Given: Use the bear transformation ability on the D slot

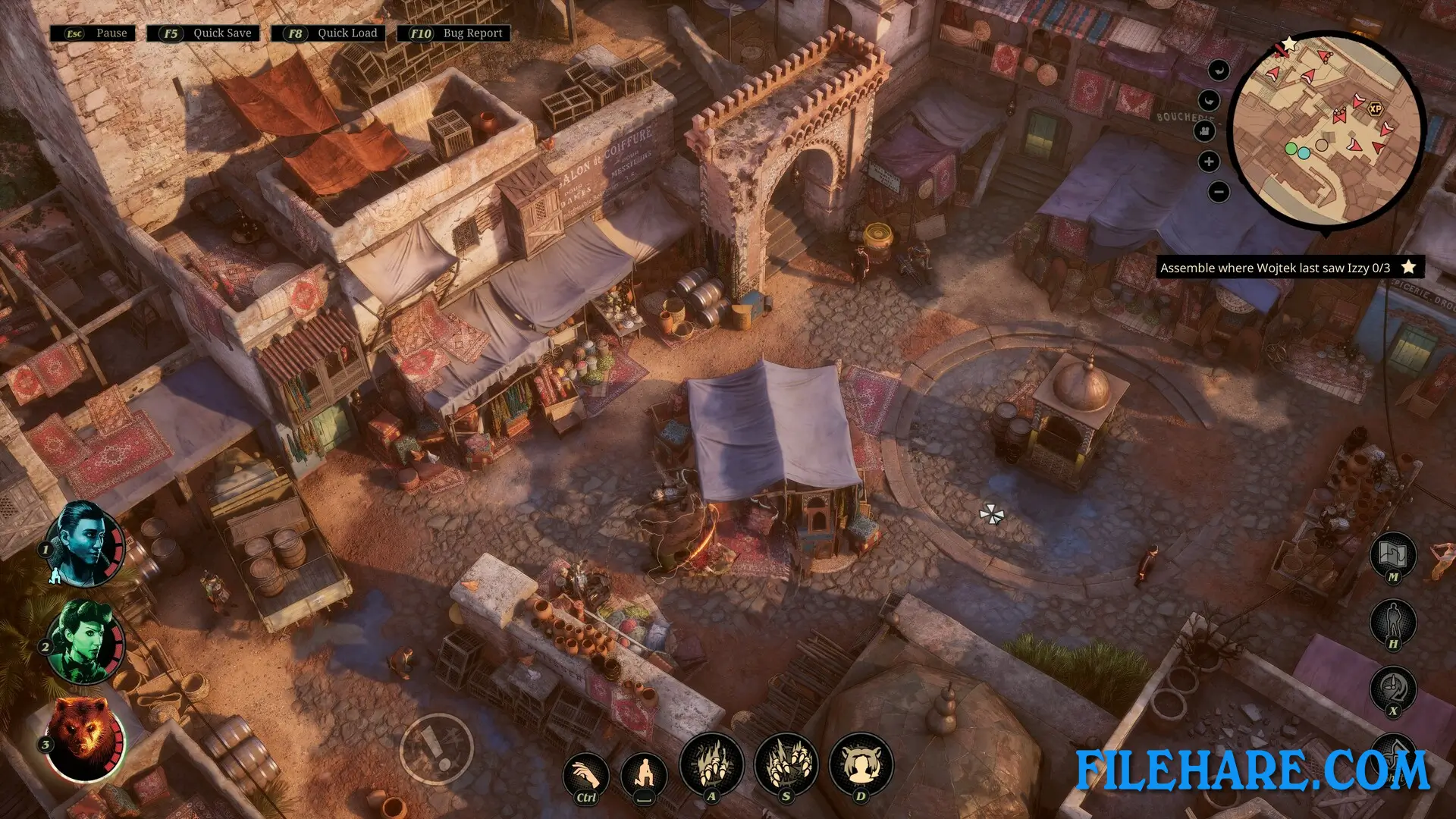Looking at the screenshot, I should click(x=861, y=766).
